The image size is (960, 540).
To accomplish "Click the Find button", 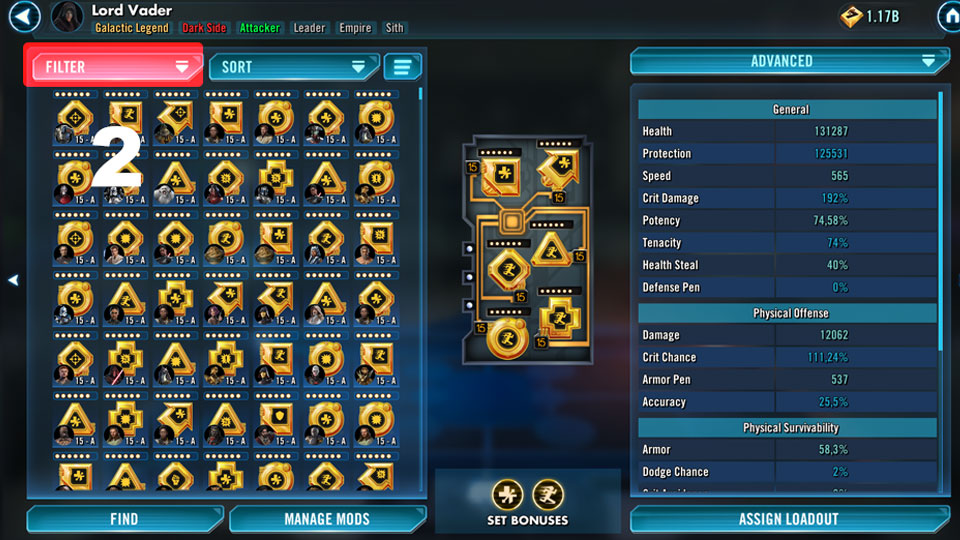I will [x=124, y=519].
